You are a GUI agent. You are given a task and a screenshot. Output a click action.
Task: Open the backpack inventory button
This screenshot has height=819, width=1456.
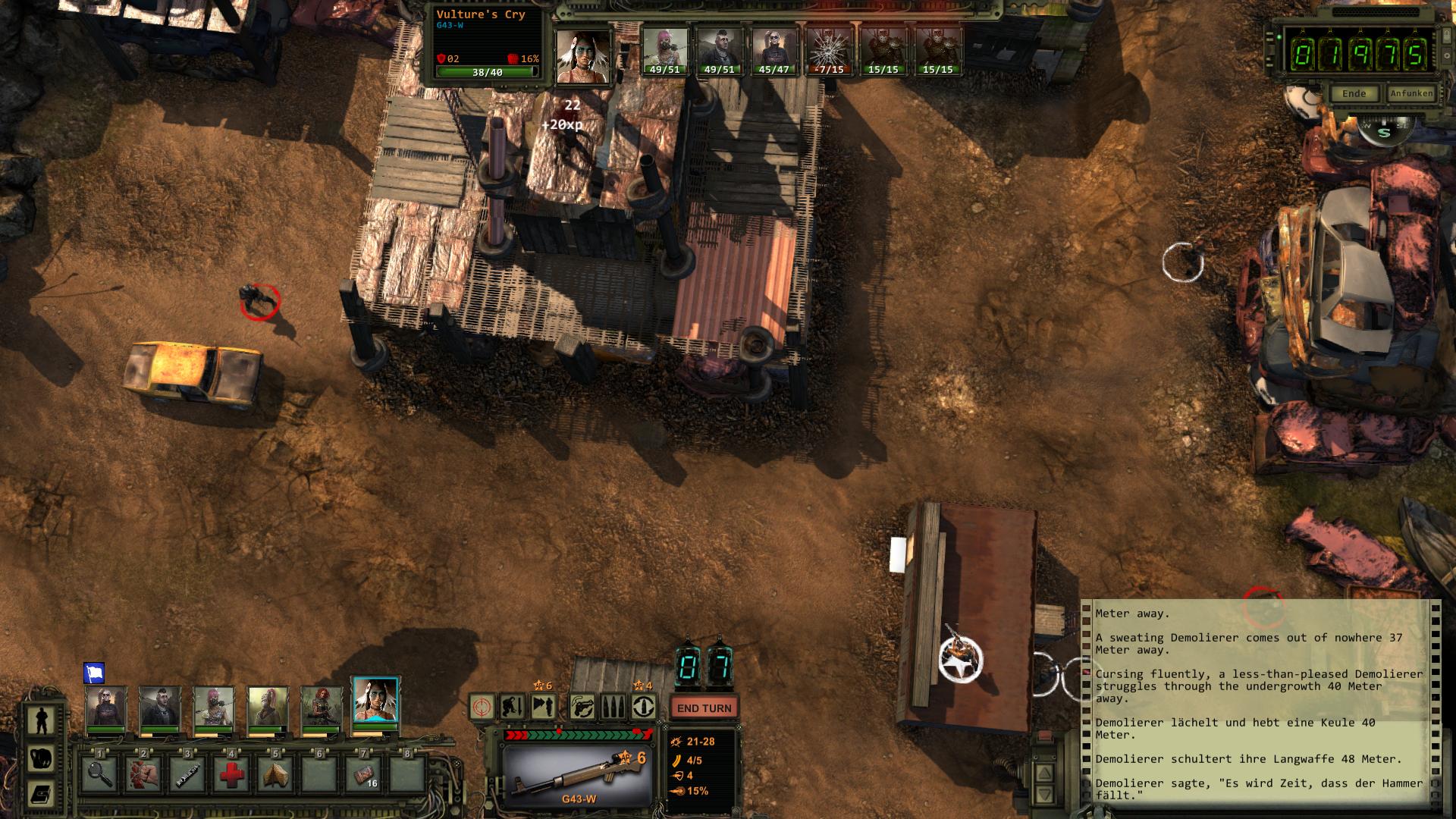39,757
